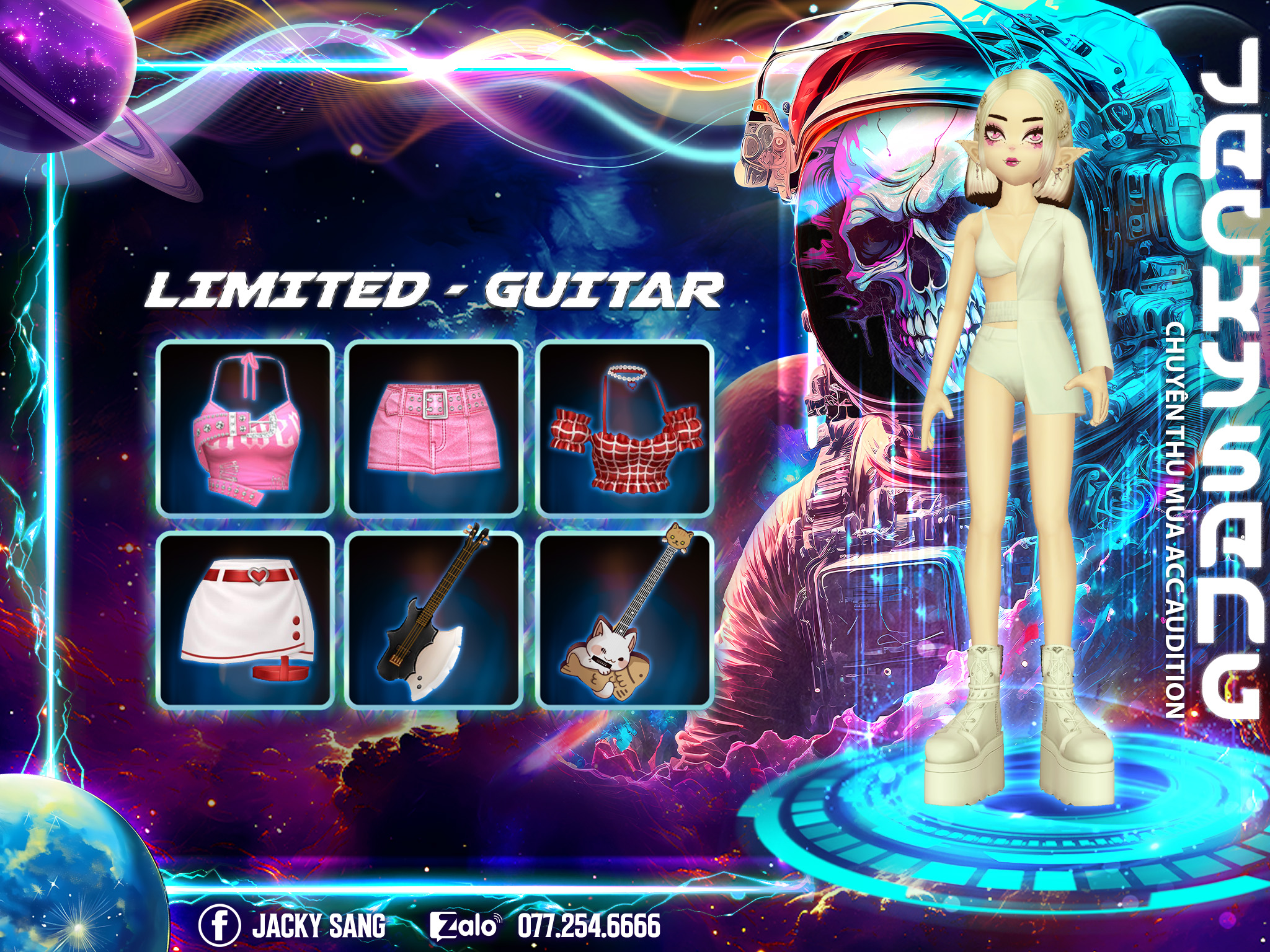Screen dimensions: 1270x952
Task: Select the pink halter top item tile
Action: [x=246, y=429]
